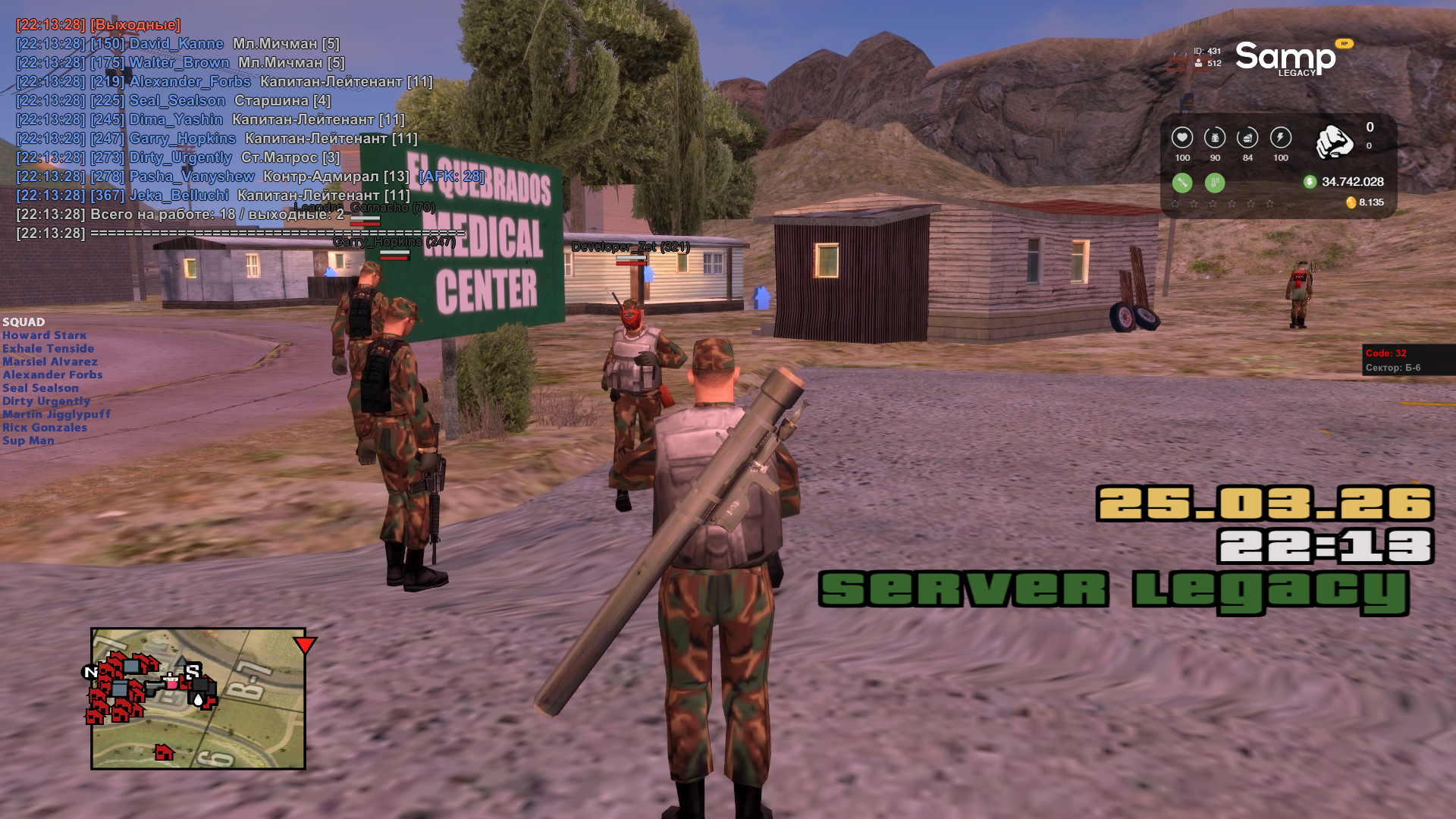
Task: Click the heart health icon
Action: pos(1181,138)
